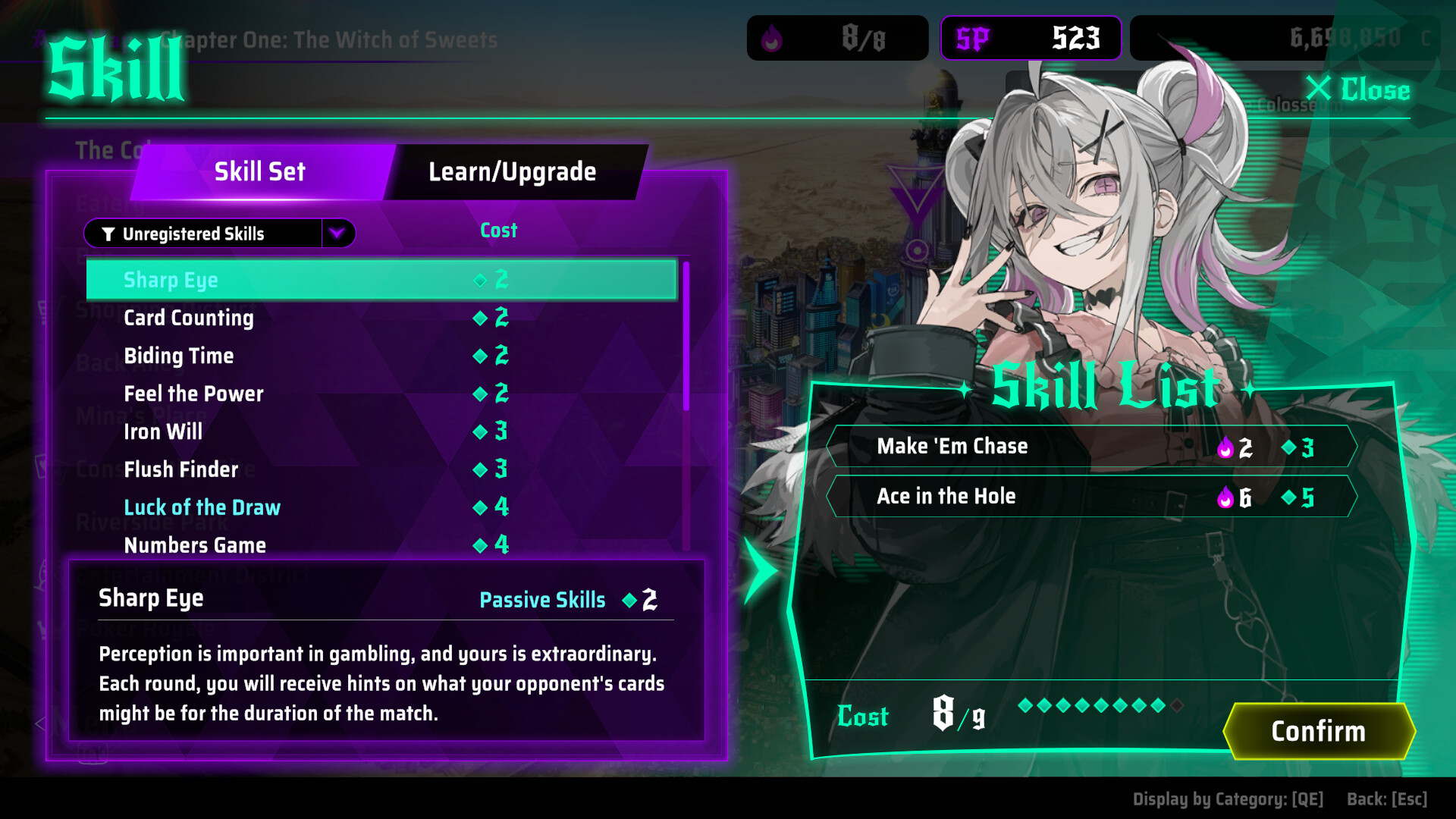Click the diamond cost icon next to Sharp Eye
This screenshot has width=1456, height=819.
(480, 280)
